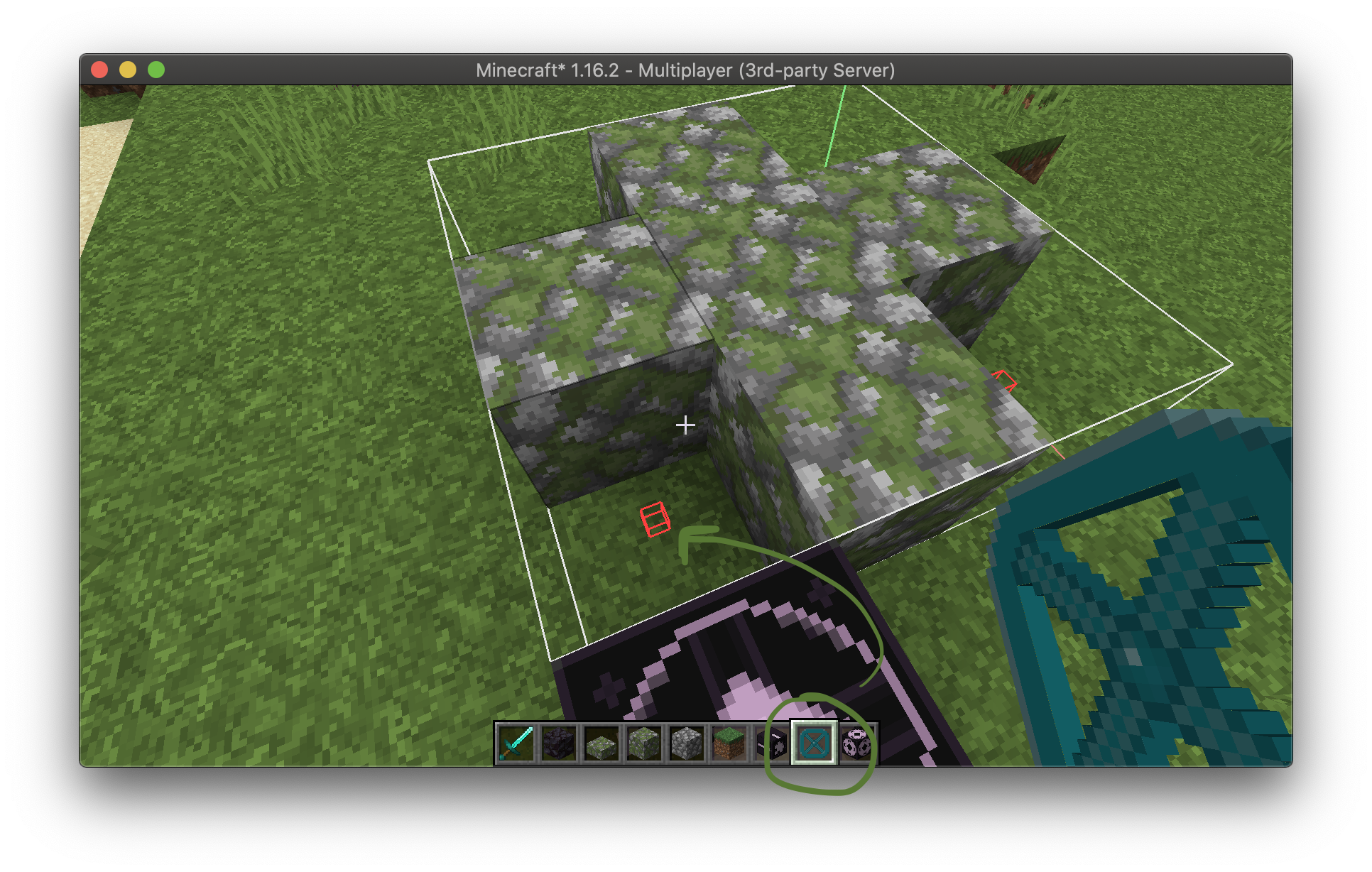Select the structure block hotbar item
The width and height of the screenshot is (1372, 872).
pos(771,743)
